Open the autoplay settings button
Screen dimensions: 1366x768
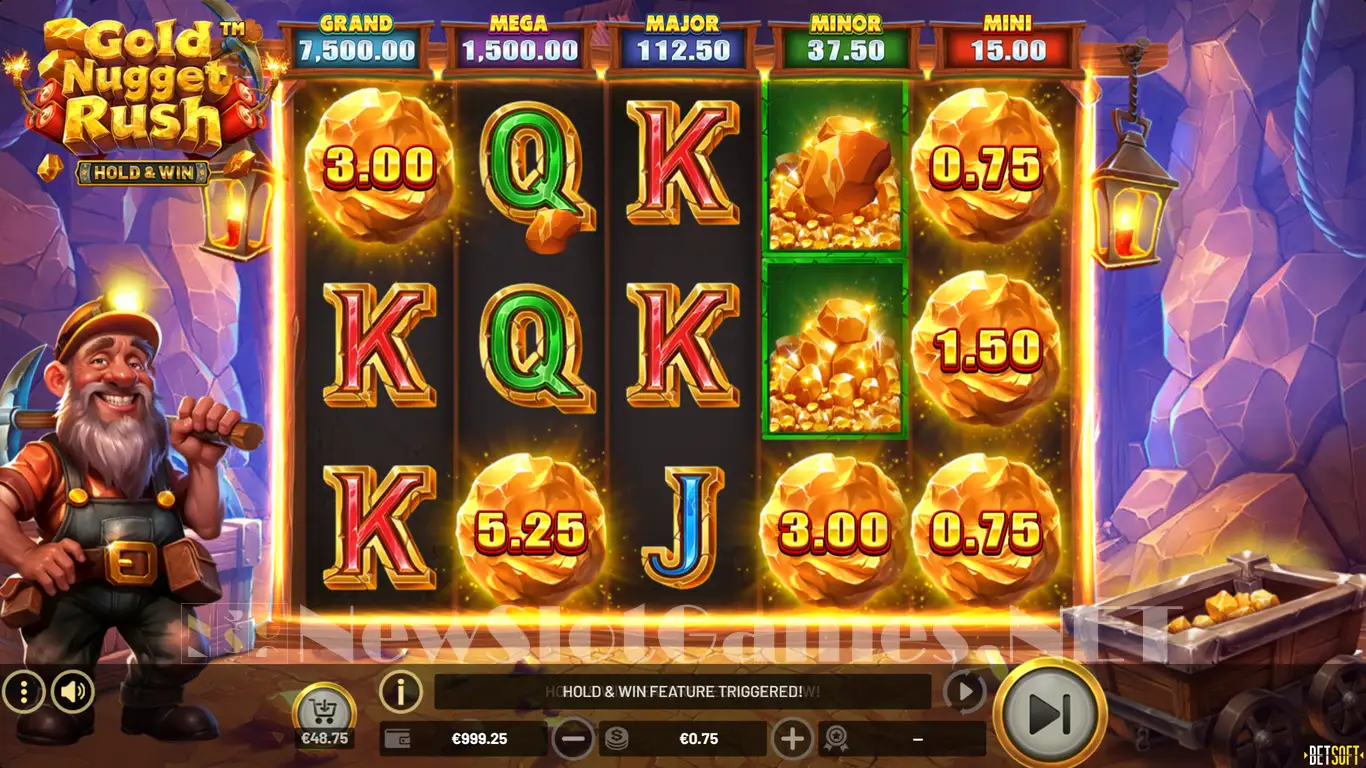964,691
